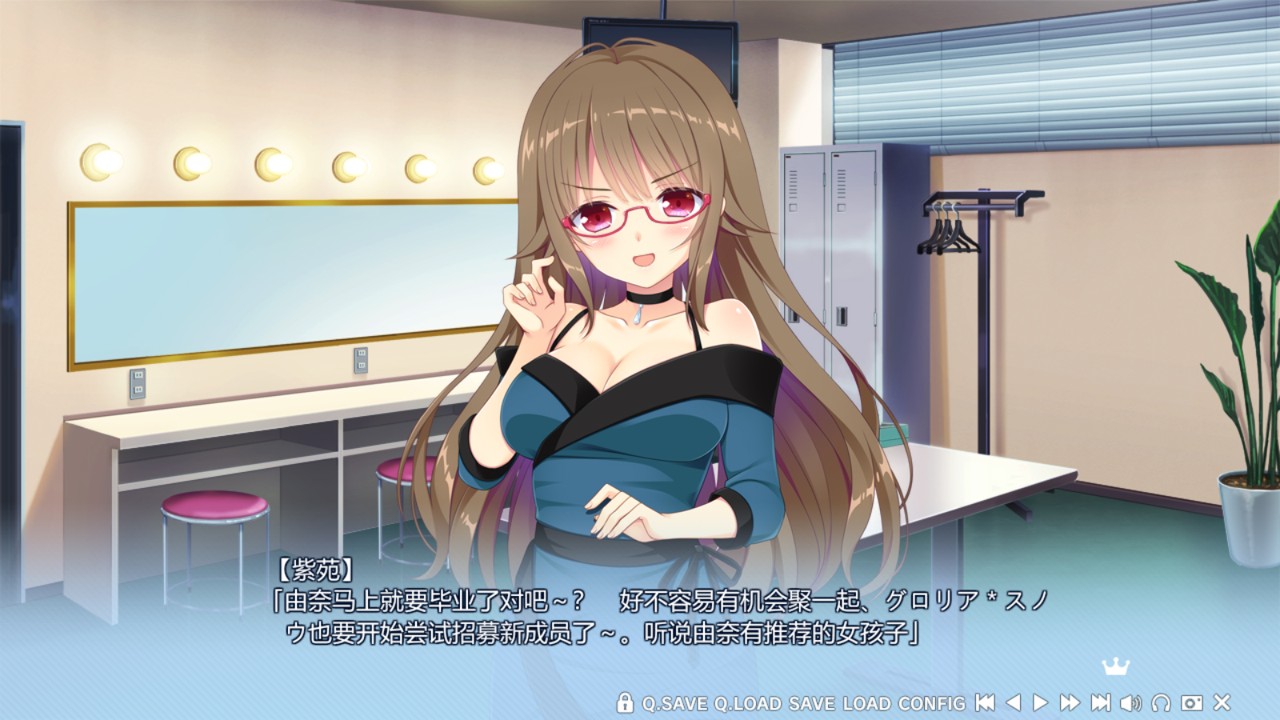The width and height of the screenshot is (1280, 720).
Task: Open the SAVE menu
Action: point(811,703)
